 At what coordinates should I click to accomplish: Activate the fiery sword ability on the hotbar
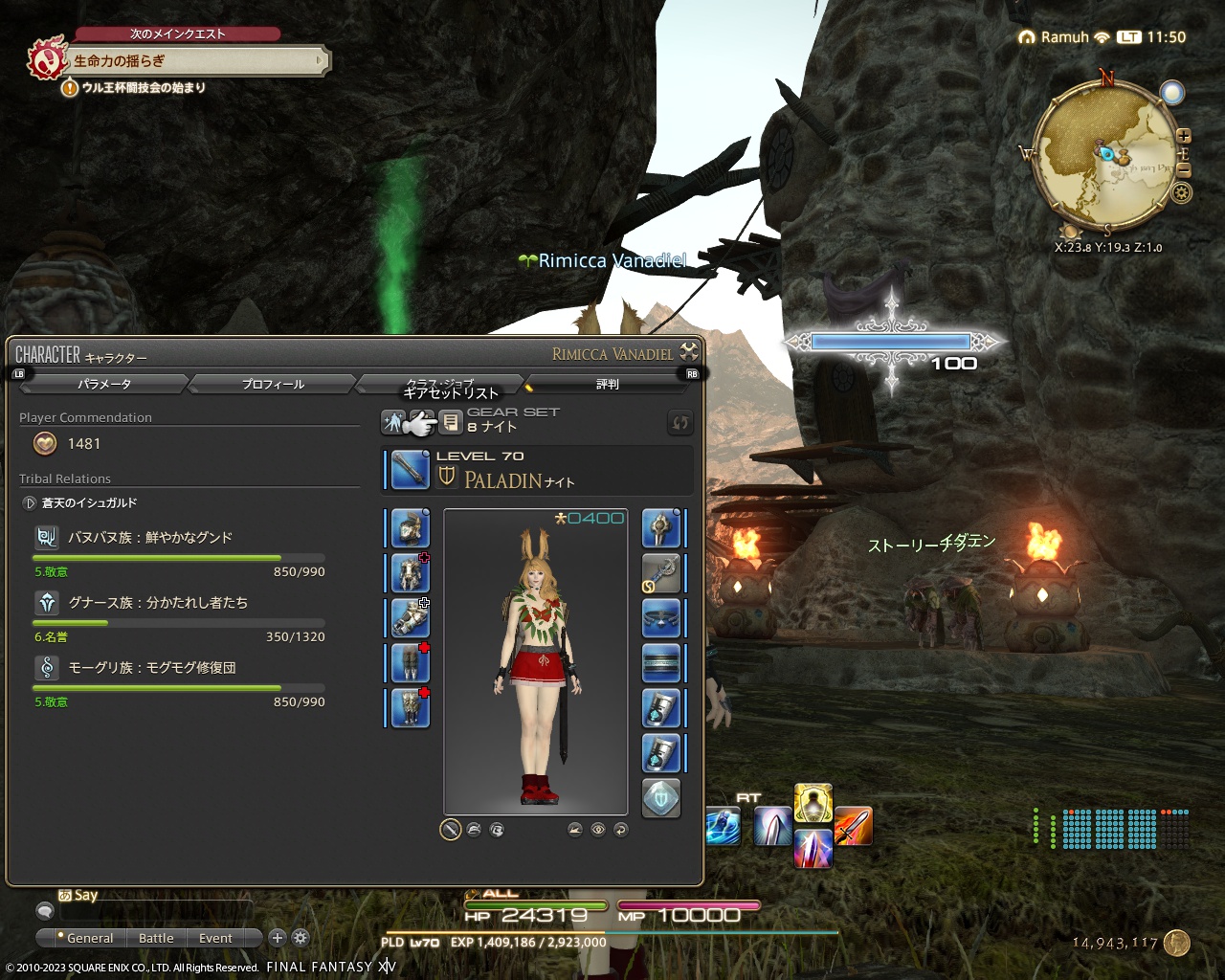pyautogui.click(x=853, y=825)
